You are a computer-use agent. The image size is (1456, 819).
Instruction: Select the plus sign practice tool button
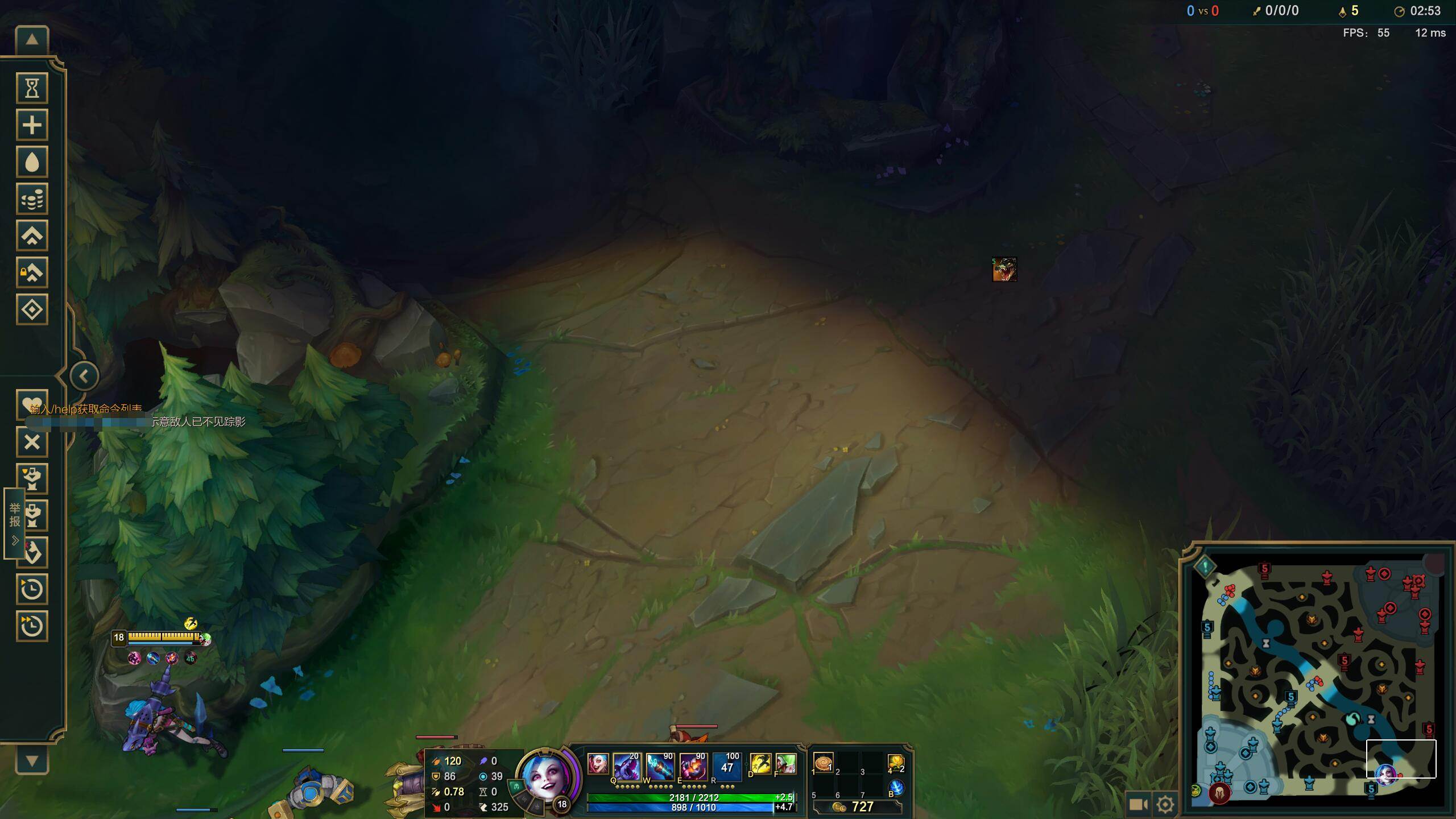point(32,125)
